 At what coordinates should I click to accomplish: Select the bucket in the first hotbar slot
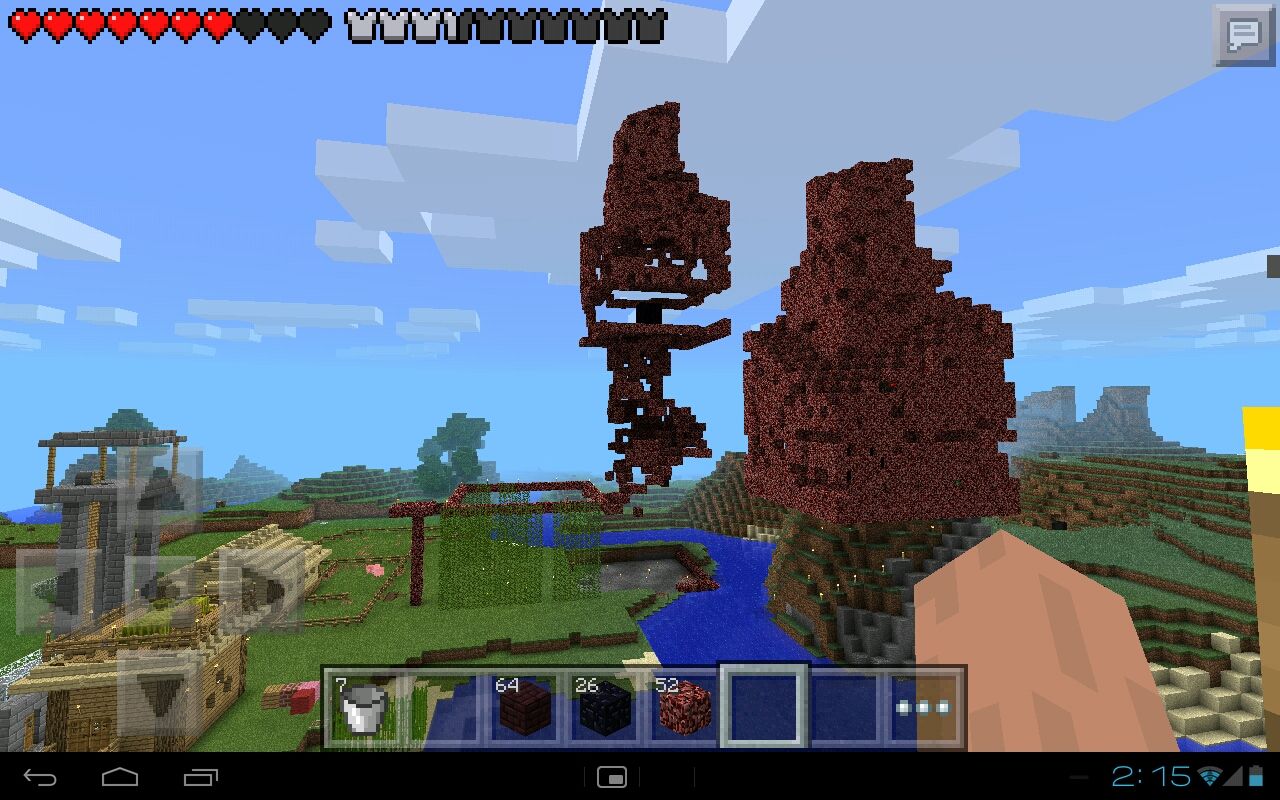(364, 706)
